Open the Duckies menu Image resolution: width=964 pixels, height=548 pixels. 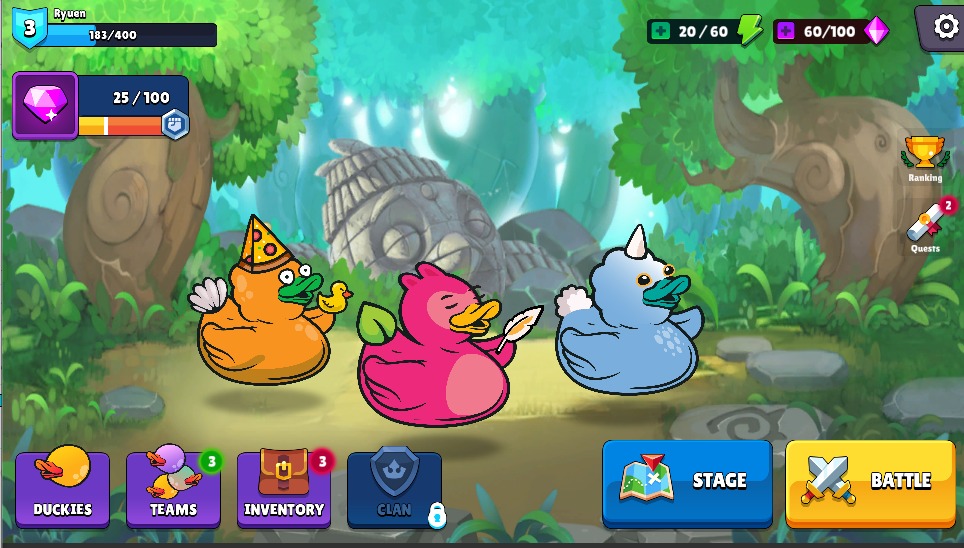click(62, 488)
